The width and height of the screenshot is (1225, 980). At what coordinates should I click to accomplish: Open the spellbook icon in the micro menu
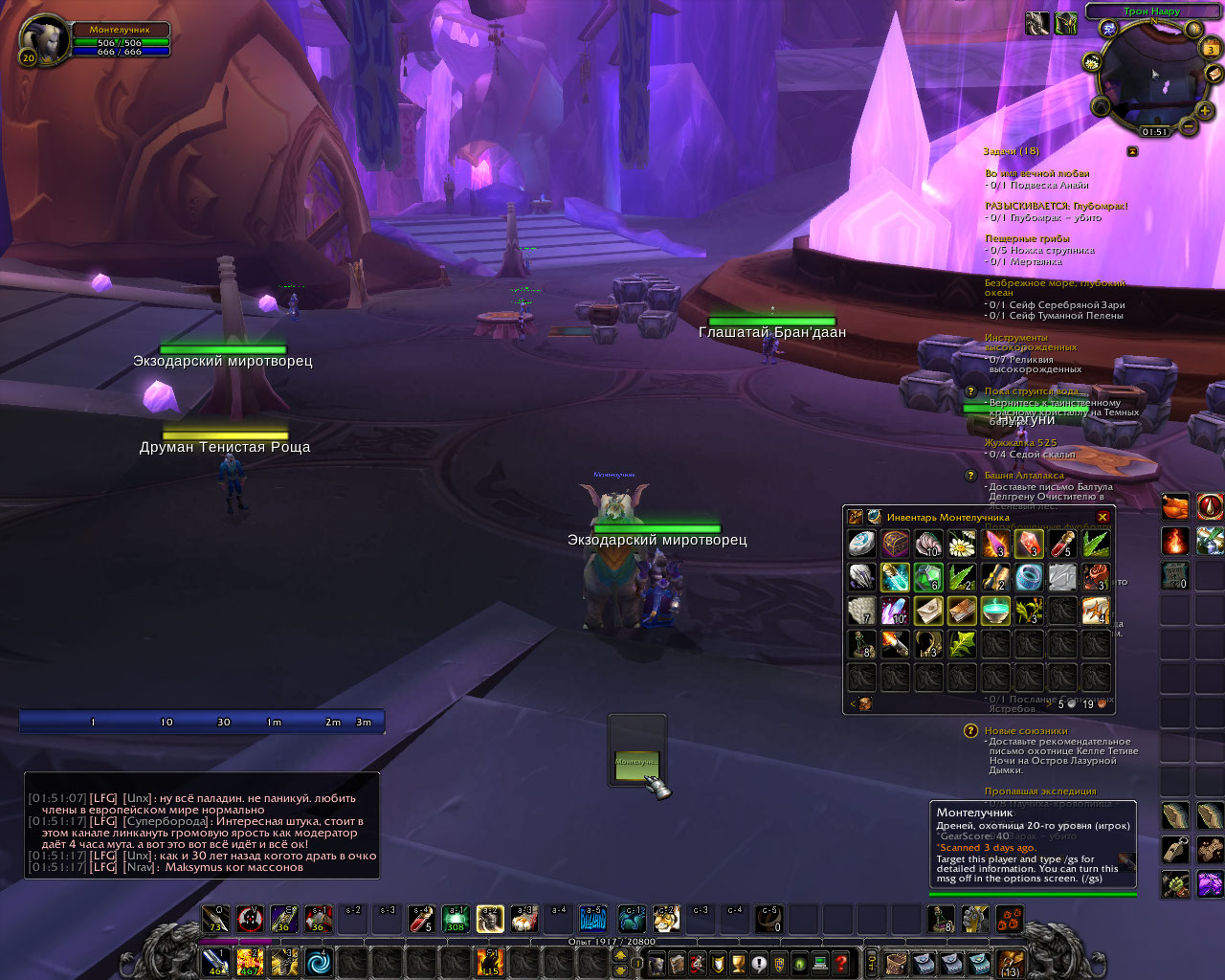click(678, 963)
